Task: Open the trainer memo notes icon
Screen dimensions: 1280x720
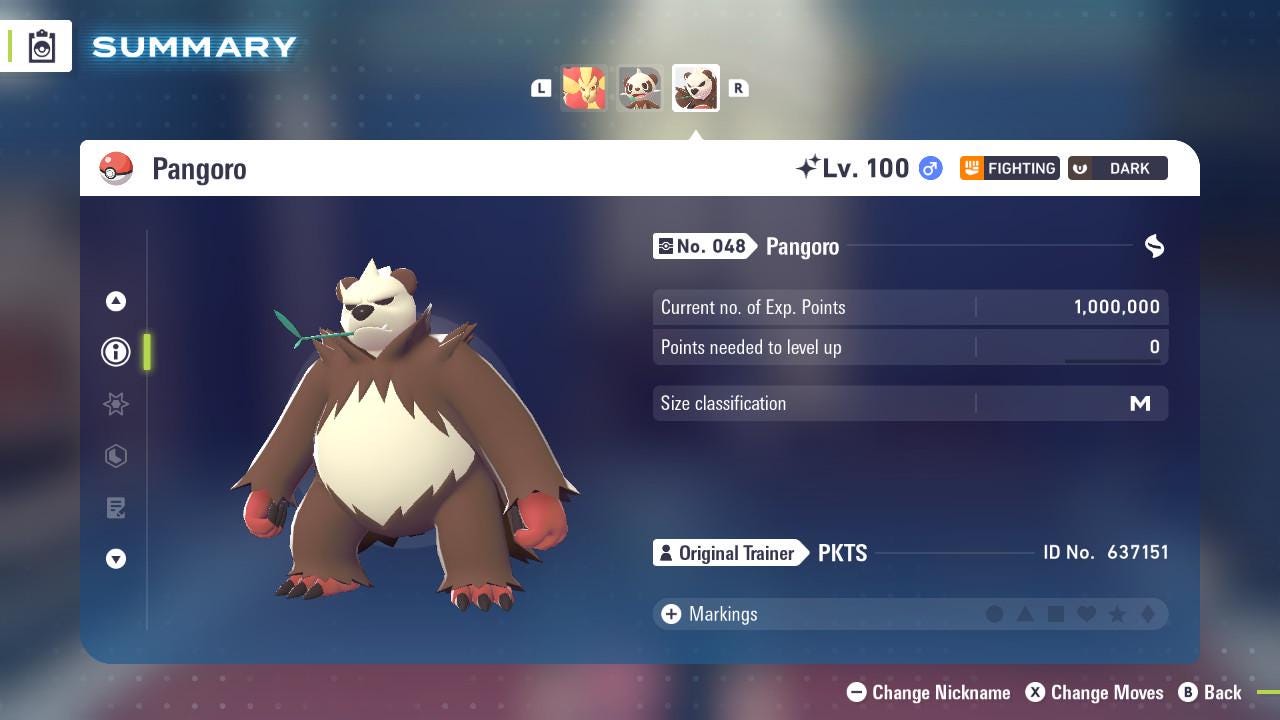Action: click(116, 508)
